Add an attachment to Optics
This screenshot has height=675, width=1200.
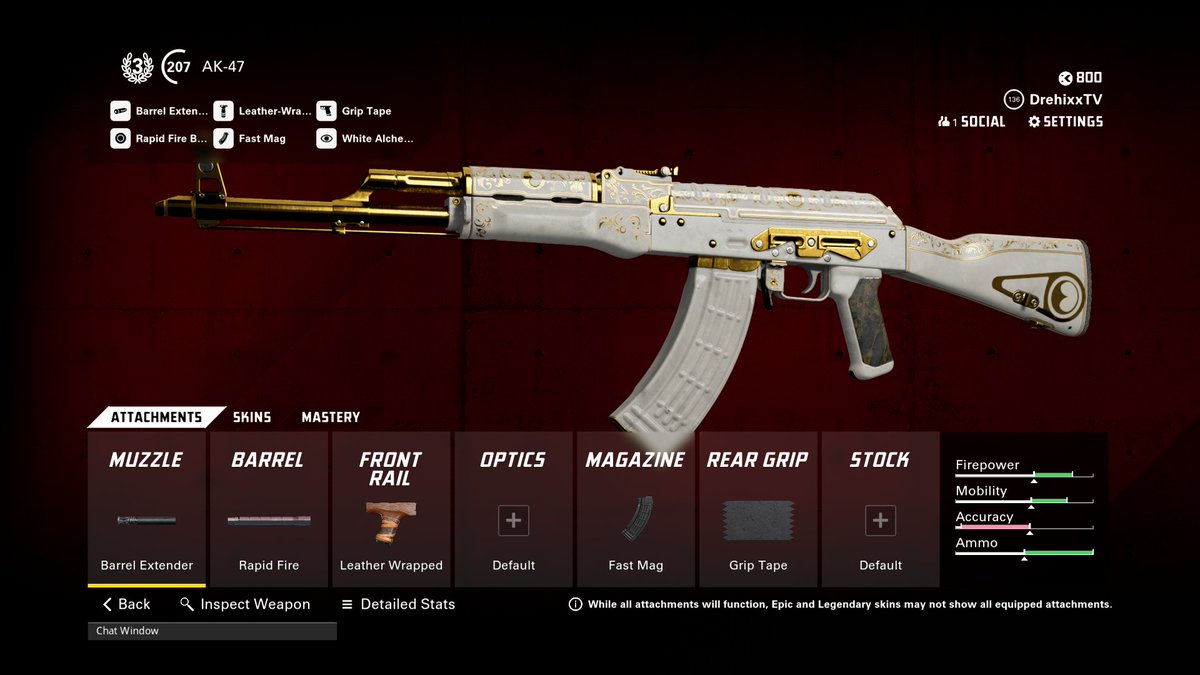pos(513,521)
